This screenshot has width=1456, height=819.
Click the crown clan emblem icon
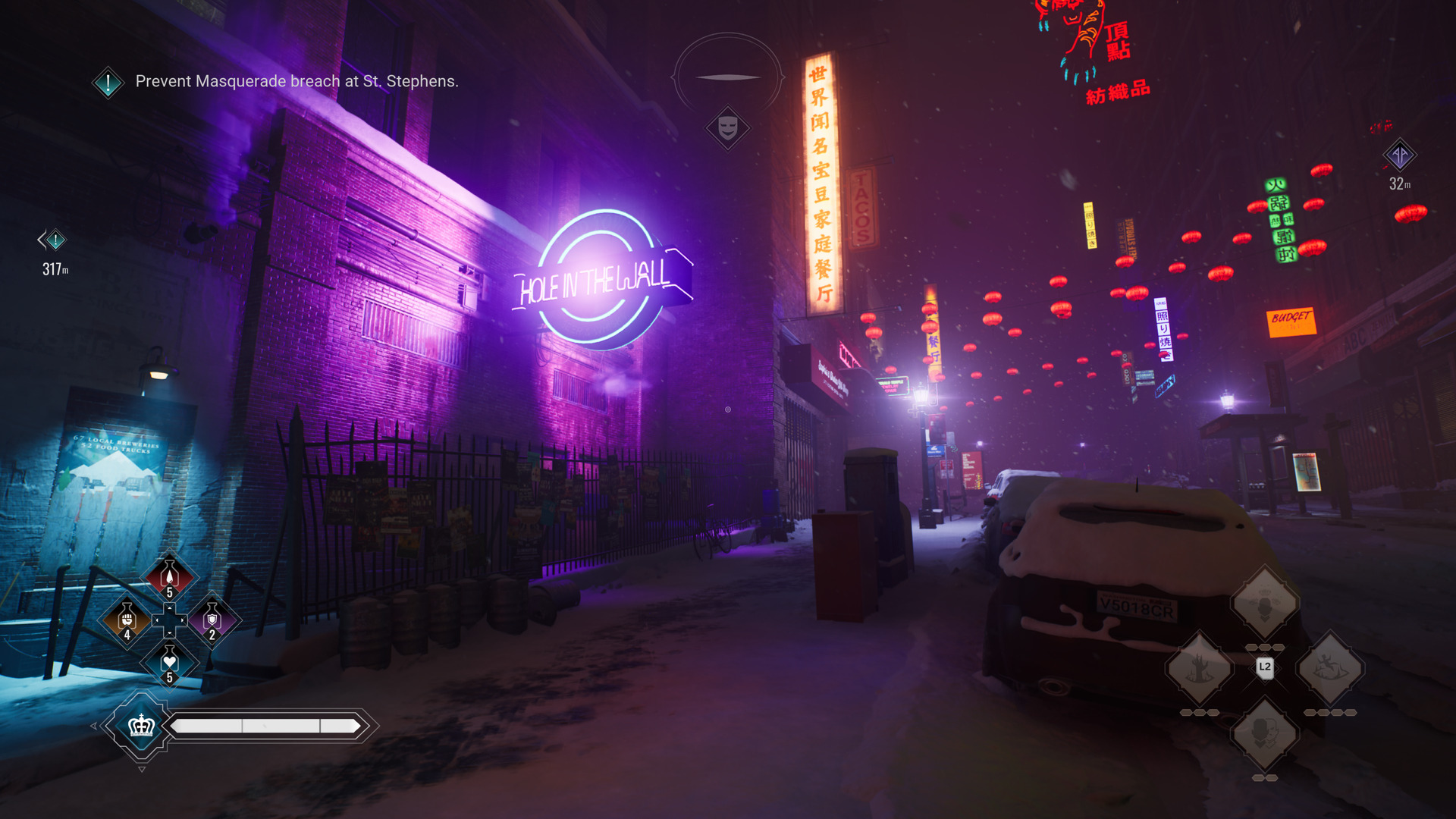pos(142,726)
